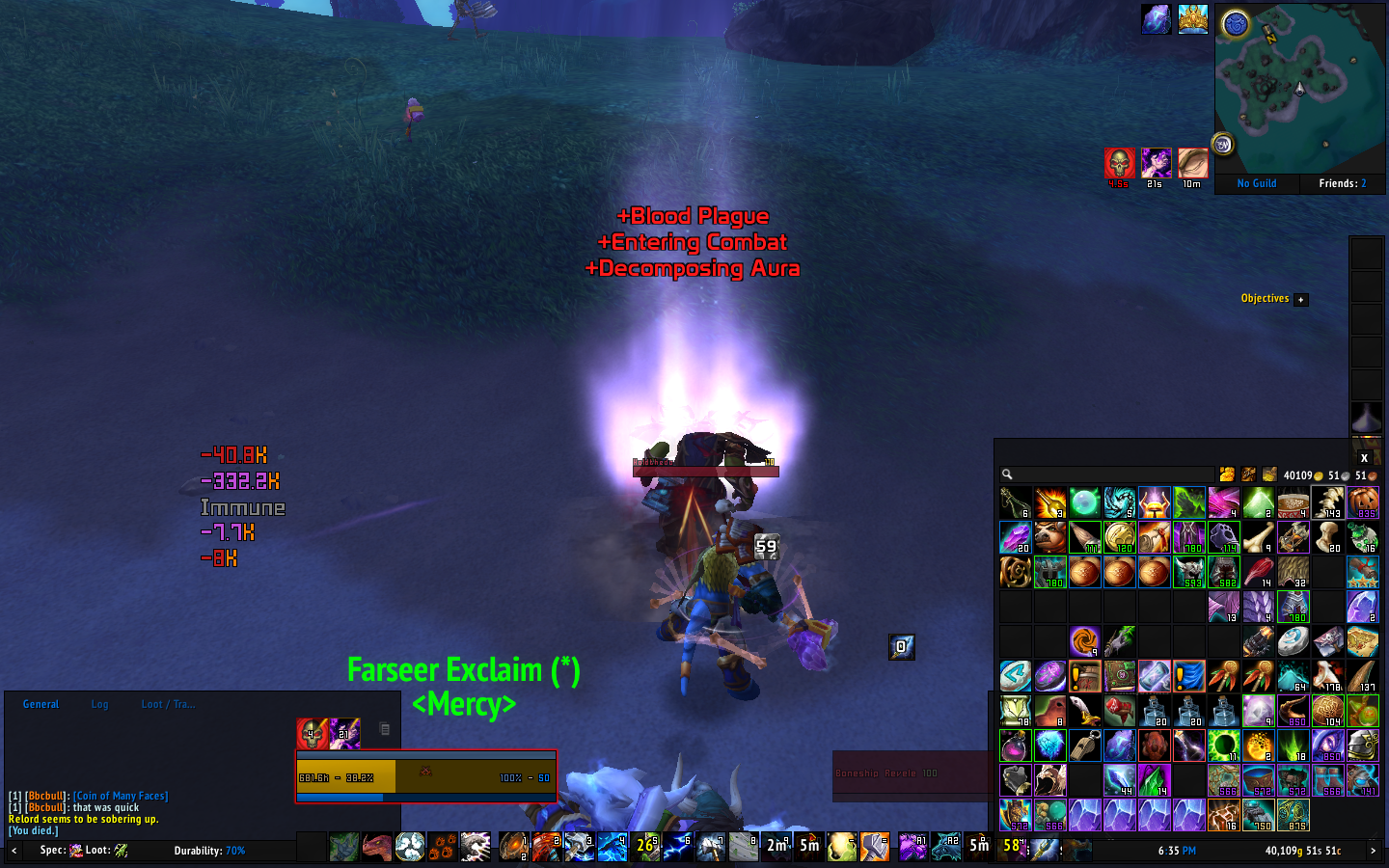This screenshot has width=1389, height=868.
Task: Activate the red raptor head action button
Action: [x=377, y=848]
